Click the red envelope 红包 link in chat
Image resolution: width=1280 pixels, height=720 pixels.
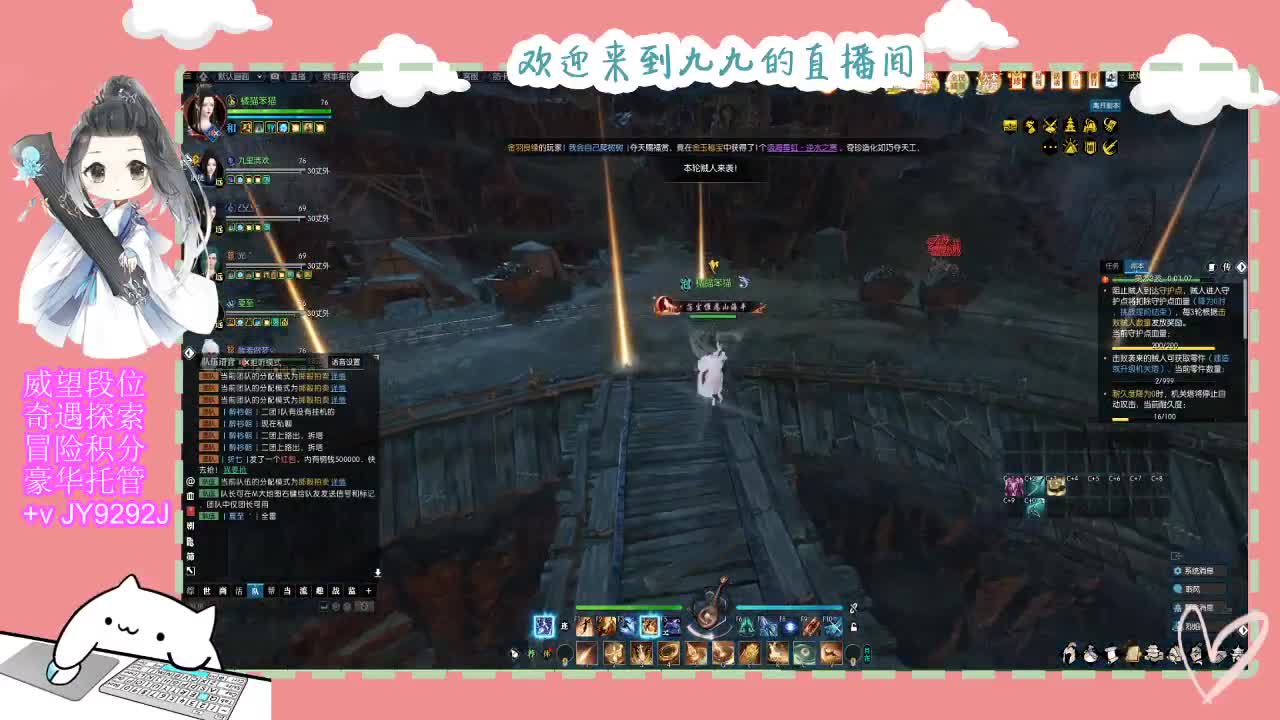point(288,459)
